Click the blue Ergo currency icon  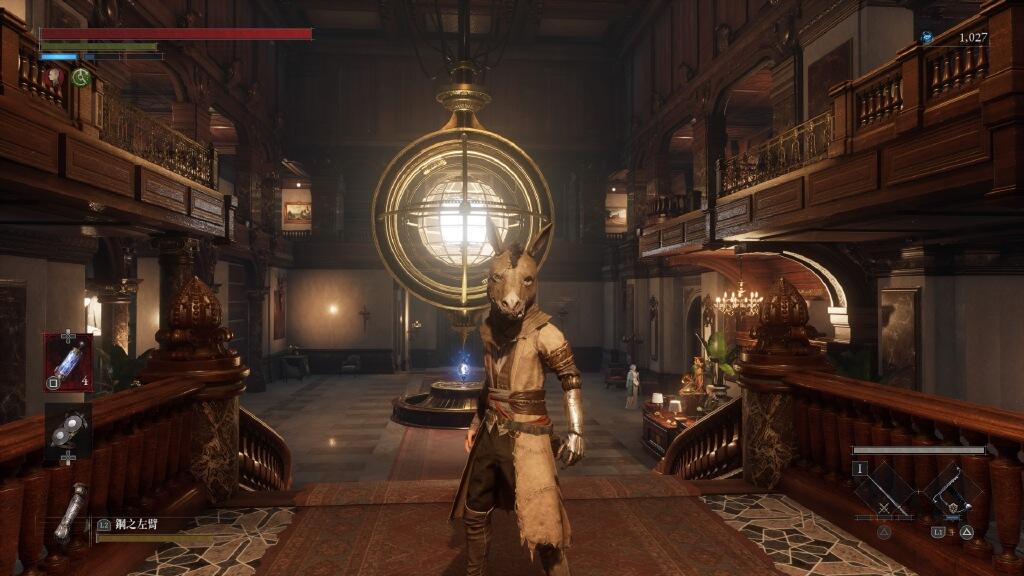pos(926,38)
